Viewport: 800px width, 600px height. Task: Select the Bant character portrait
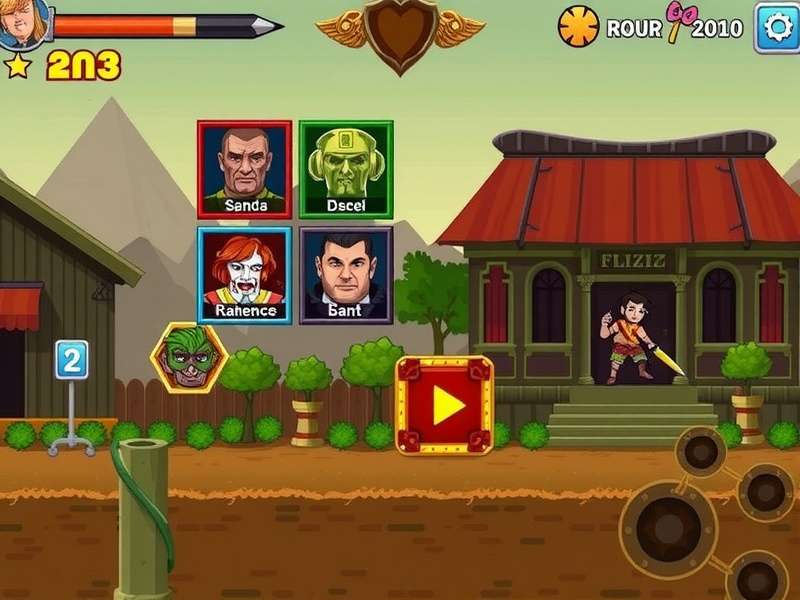click(346, 275)
